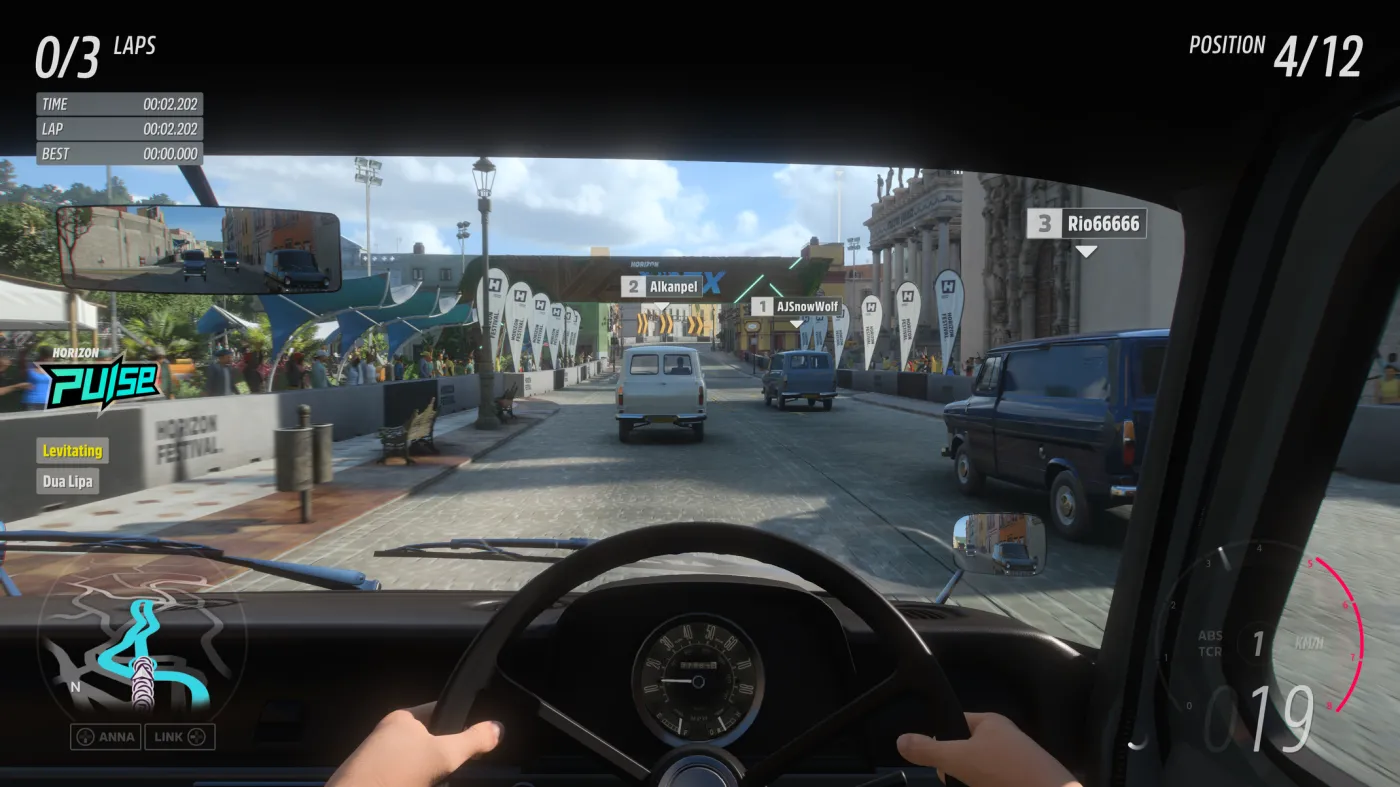Click the number 2 badge on Alkanpel's nameplate
Image resolution: width=1400 pixels, height=787 pixels.
coord(633,286)
